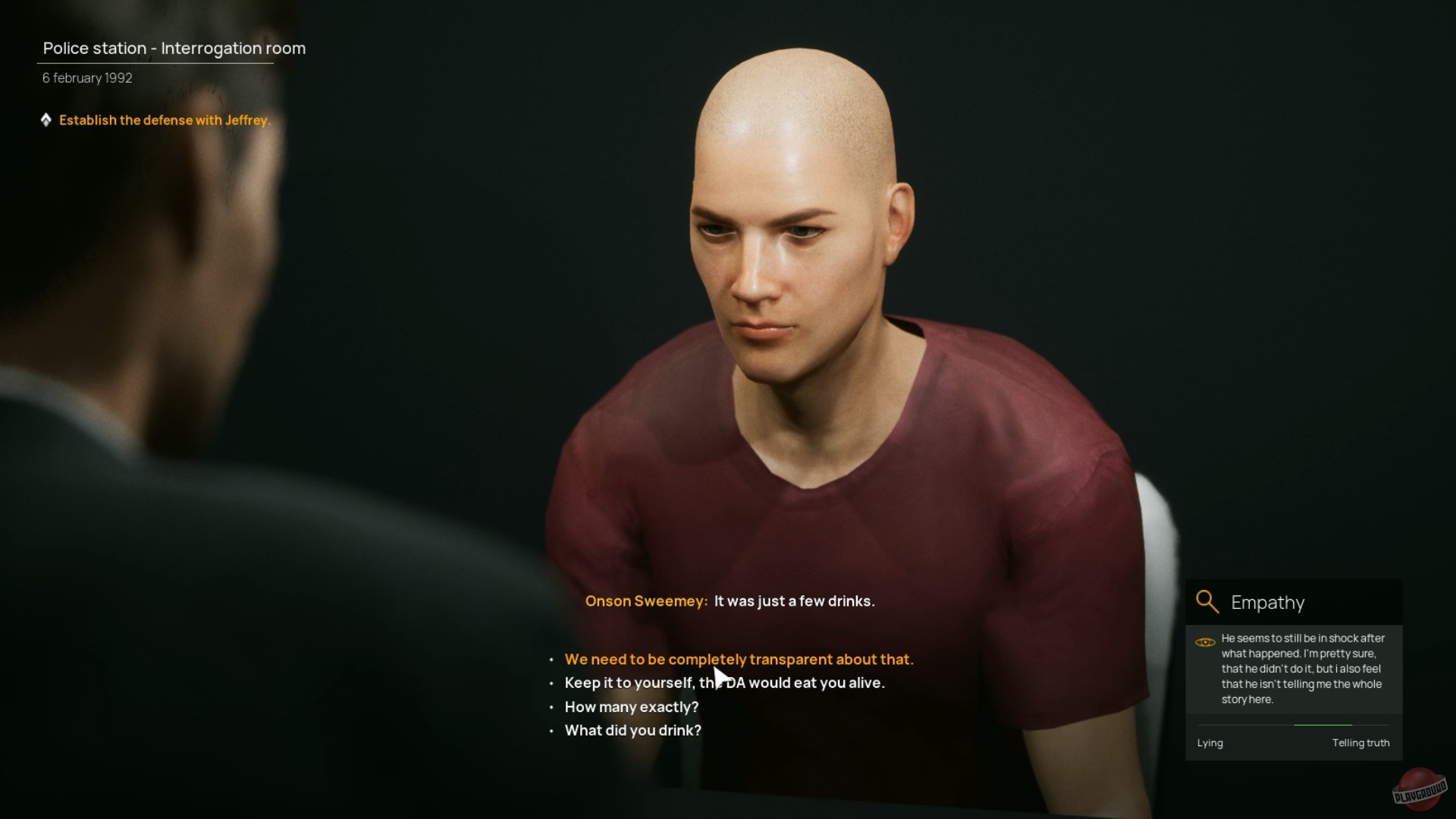Select 'We need to be completely transparent about that'
The height and width of the screenshot is (819, 1456).
739,660
